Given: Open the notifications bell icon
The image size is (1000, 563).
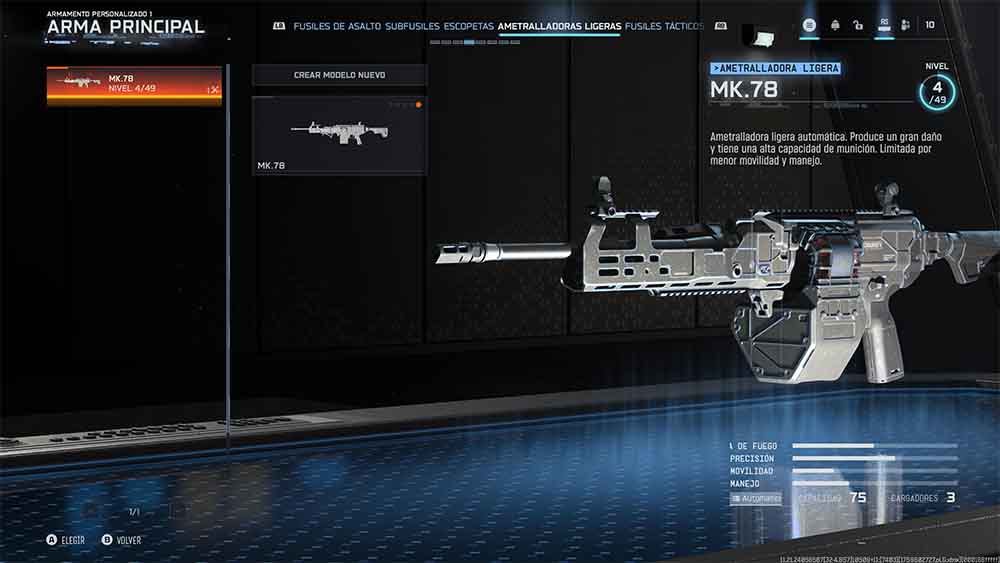Looking at the screenshot, I should 834,25.
